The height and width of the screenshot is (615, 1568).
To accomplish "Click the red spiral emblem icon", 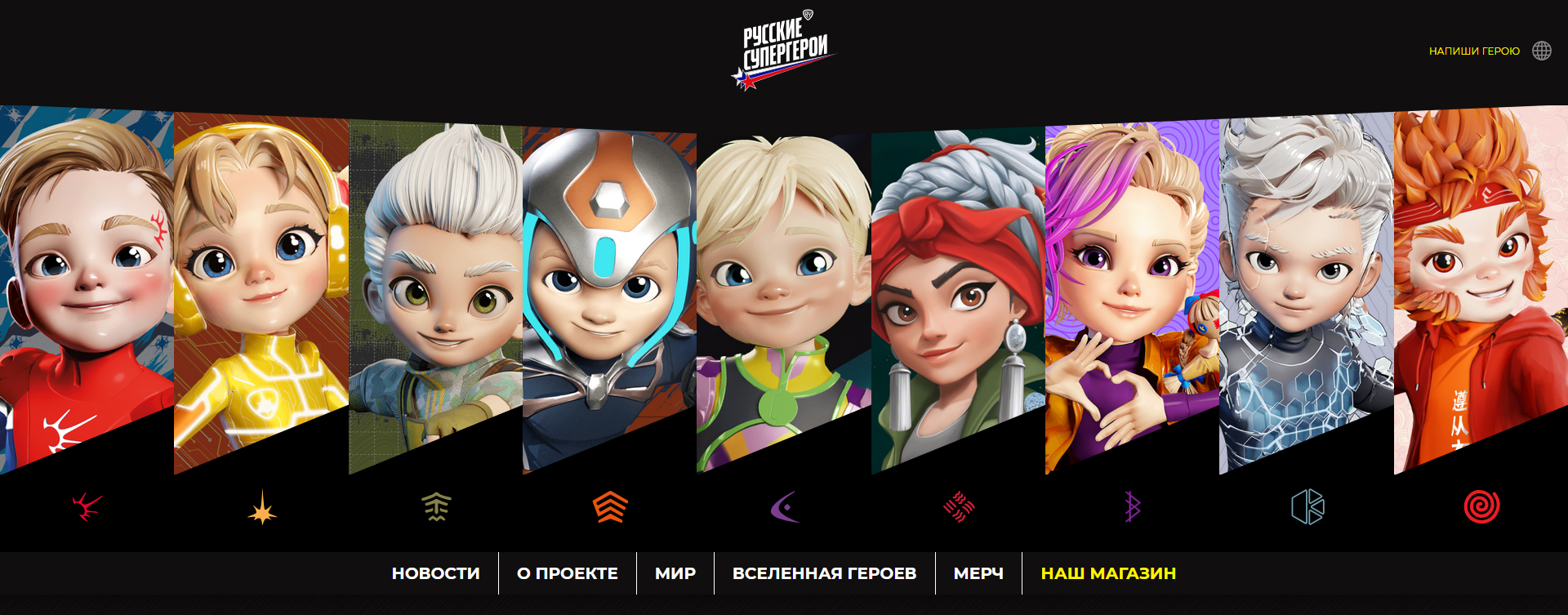I will tap(1481, 506).
